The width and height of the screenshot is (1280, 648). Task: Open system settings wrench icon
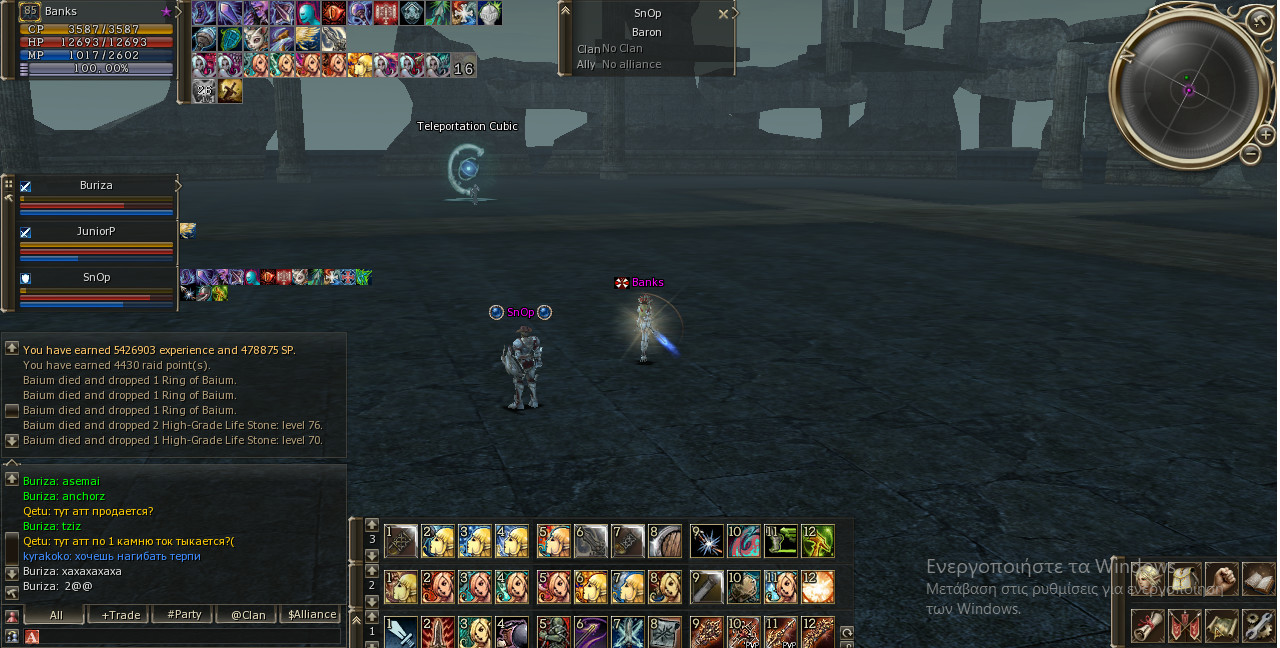(x=1259, y=626)
